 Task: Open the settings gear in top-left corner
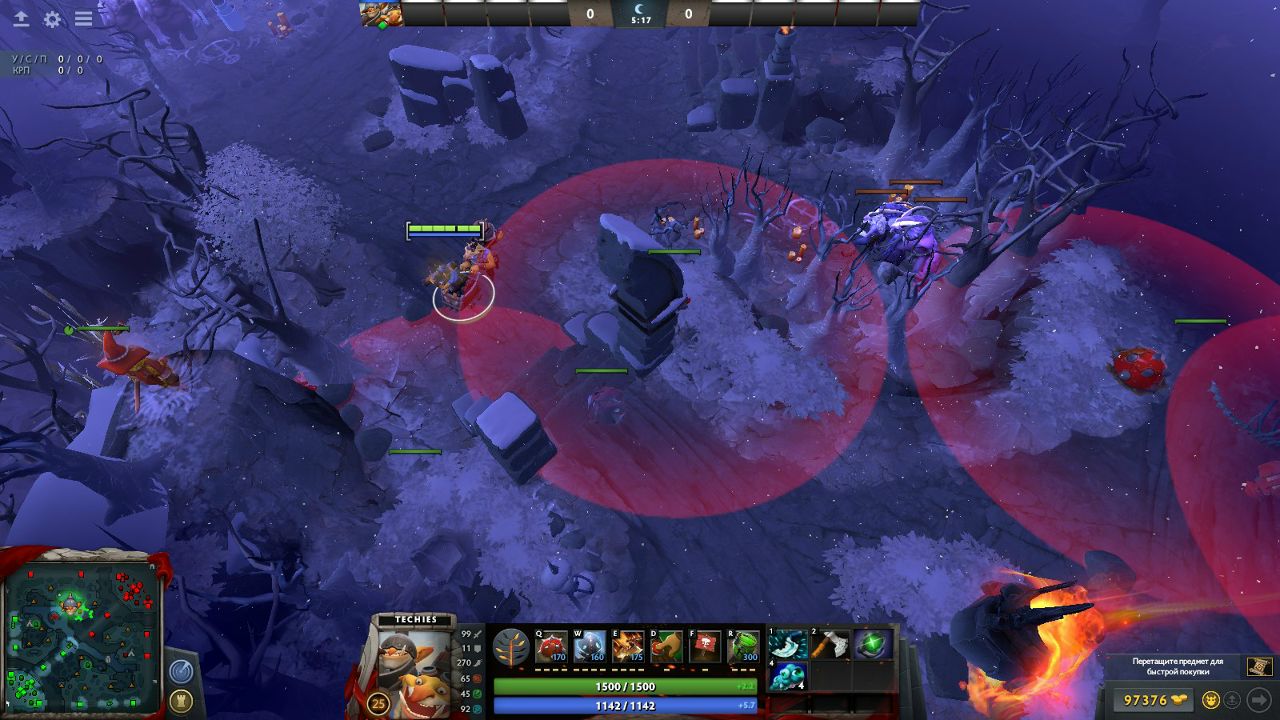[52, 19]
